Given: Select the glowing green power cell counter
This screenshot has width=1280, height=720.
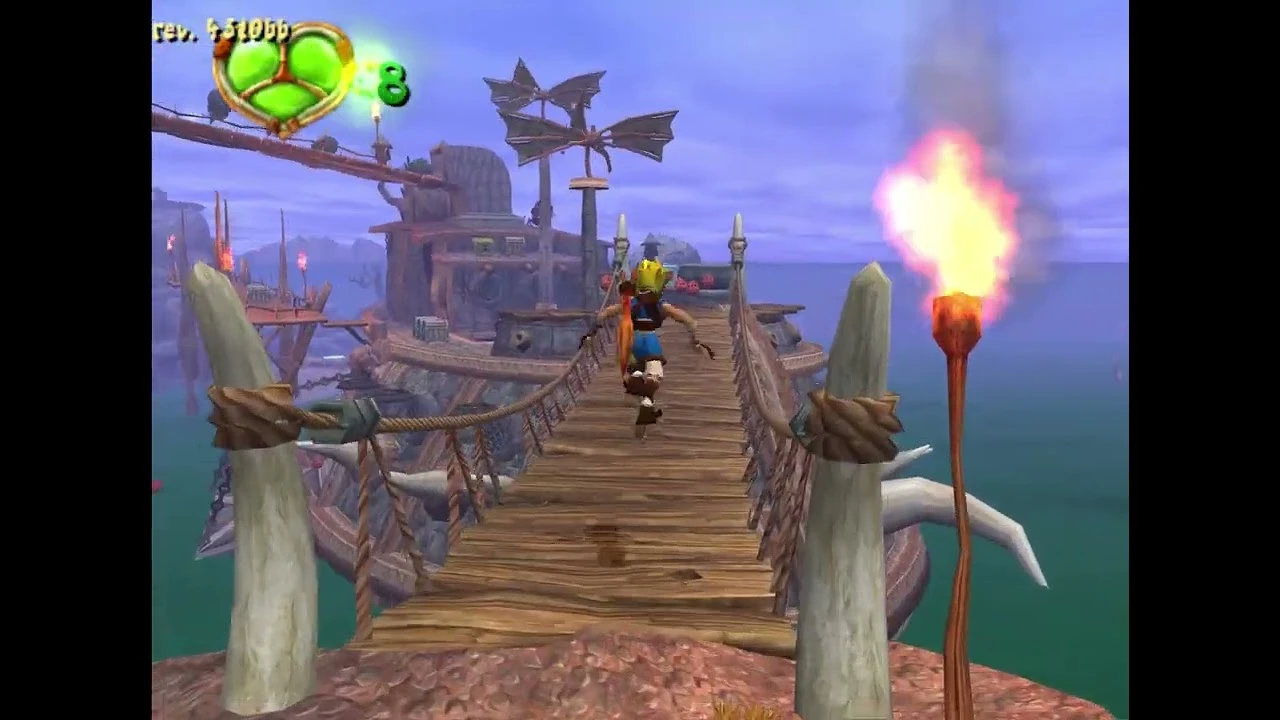Looking at the screenshot, I should pyautogui.click(x=393, y=85).
